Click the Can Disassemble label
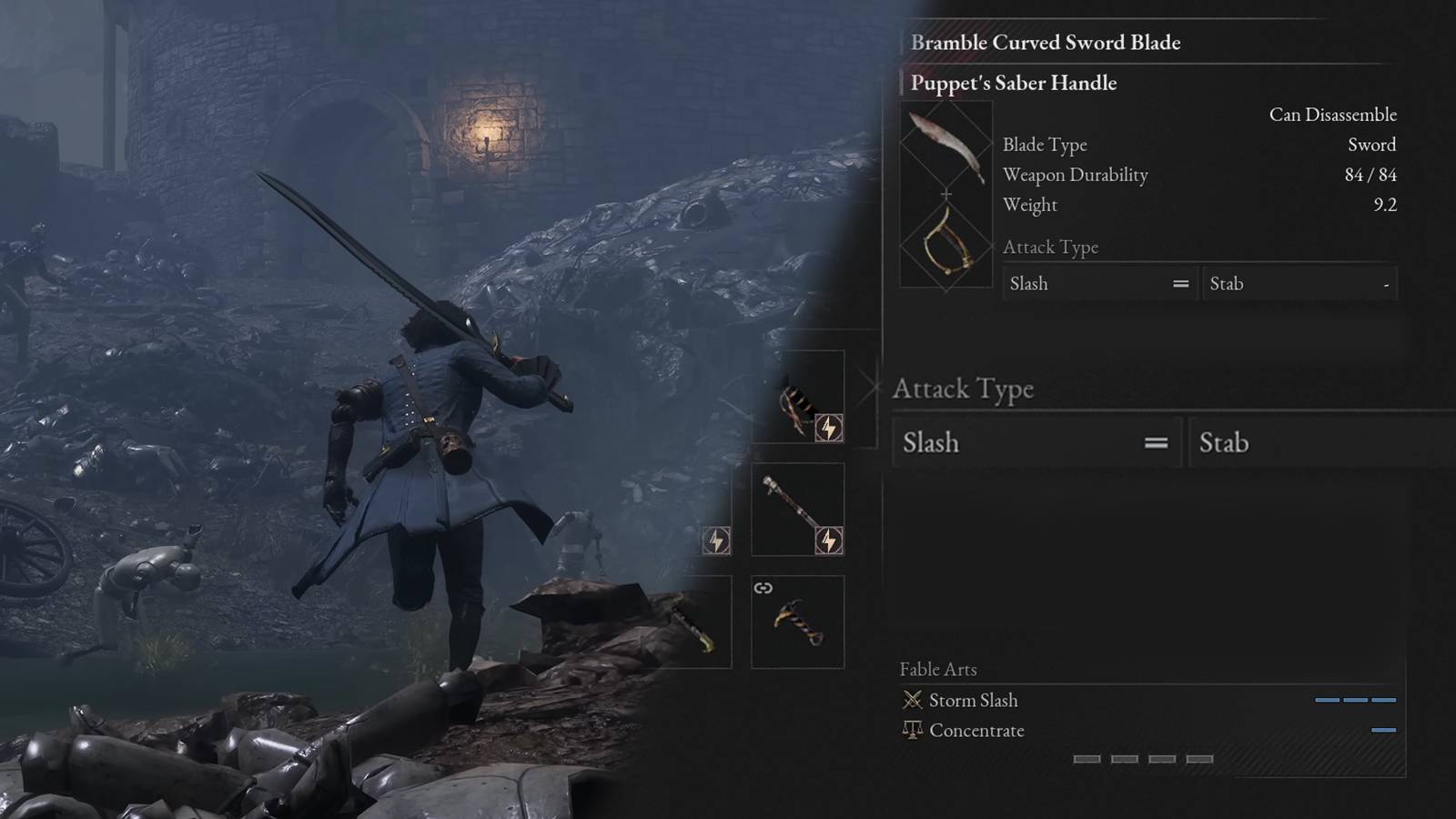 coord(1333,115)
